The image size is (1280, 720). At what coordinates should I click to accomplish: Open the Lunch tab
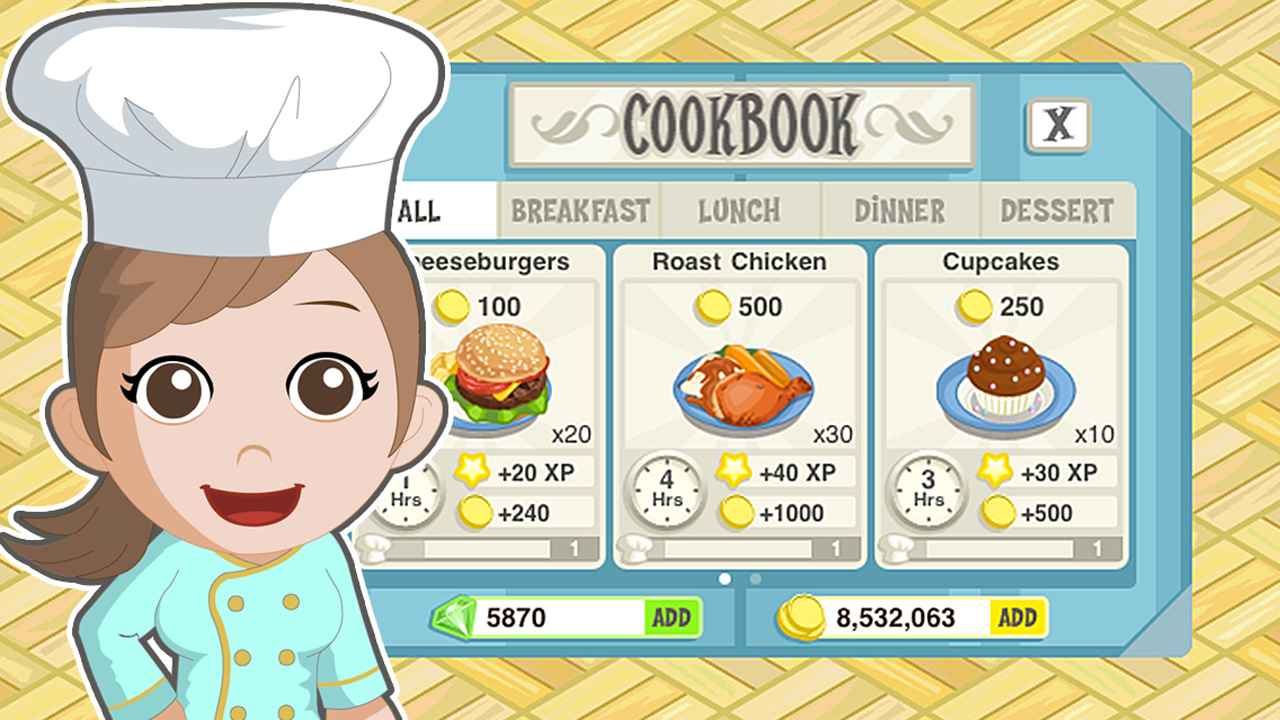click(740, 211)
